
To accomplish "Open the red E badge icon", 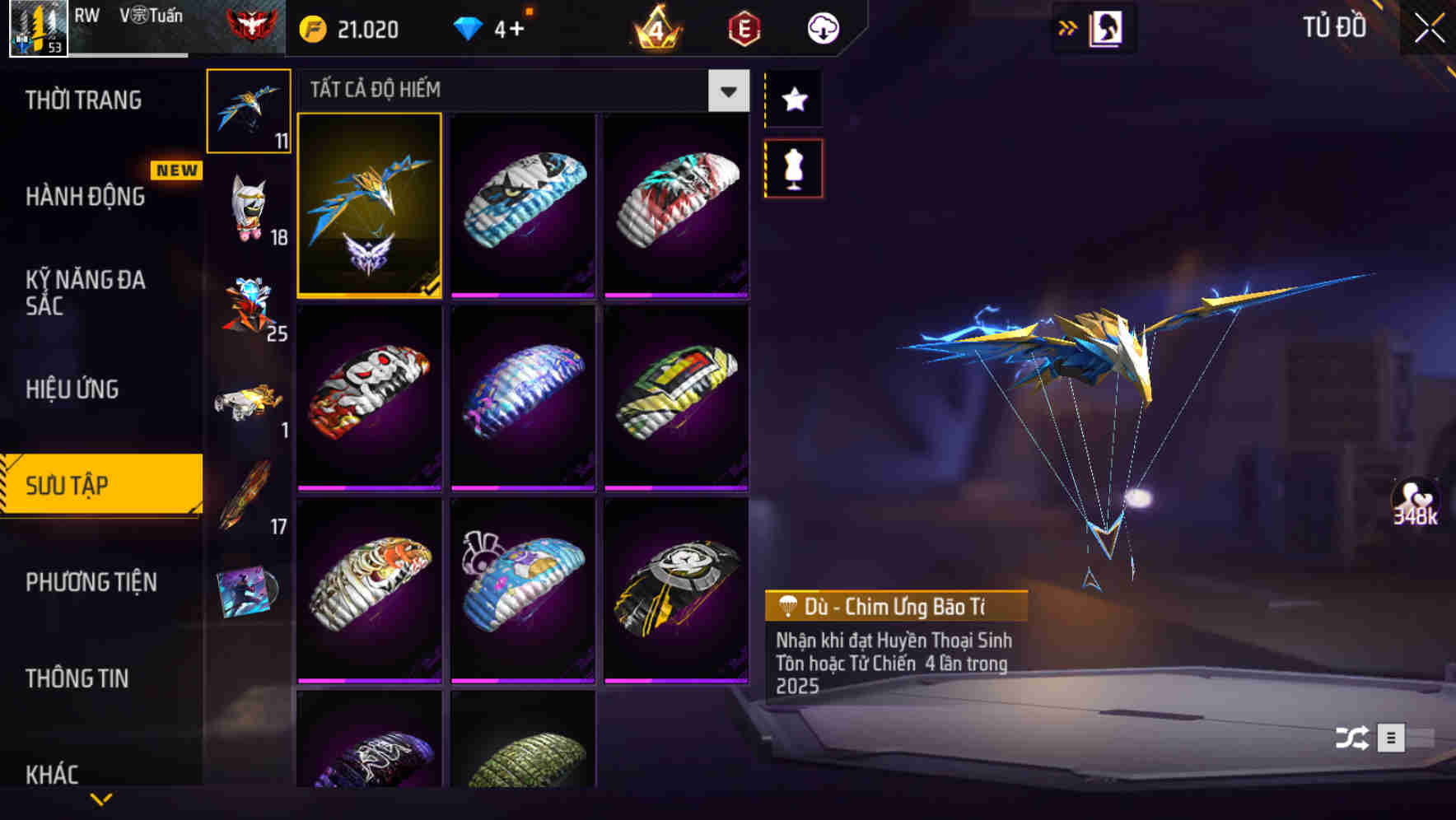I will [x=742, y=28].
